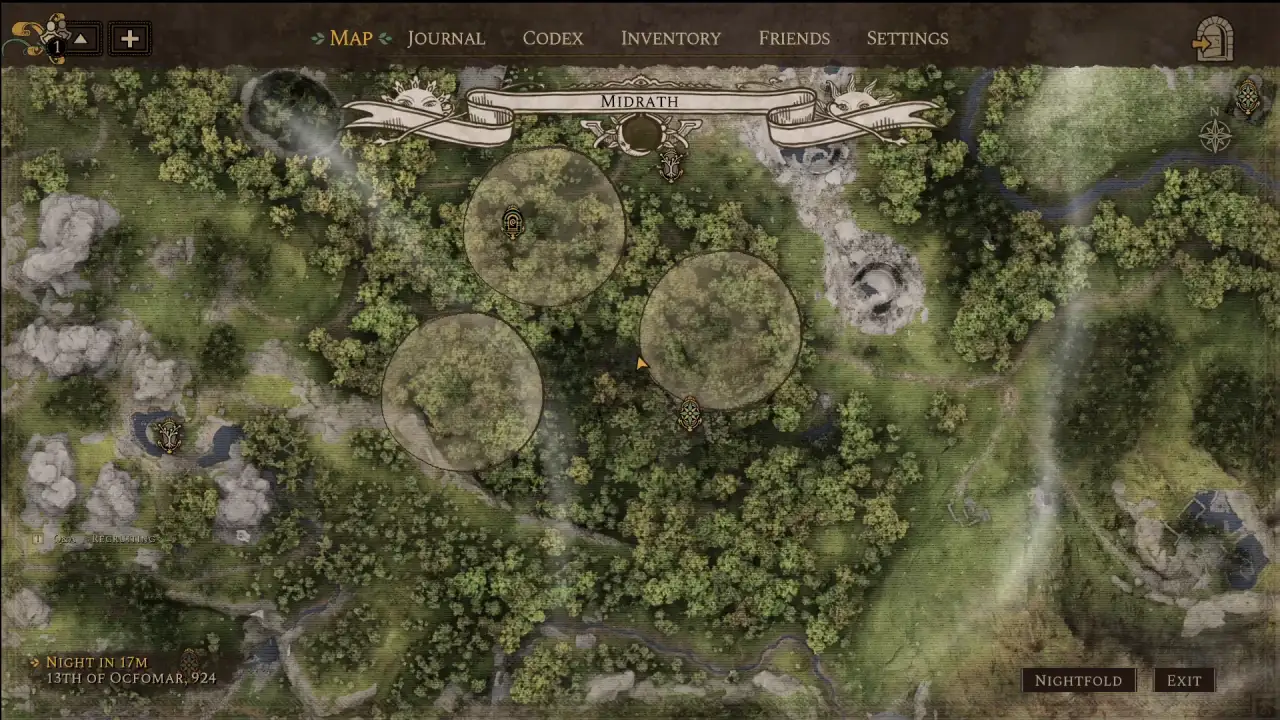Expand the party list arrow button
Viewport: 1280px width, 720px height.
click(82, 39)
